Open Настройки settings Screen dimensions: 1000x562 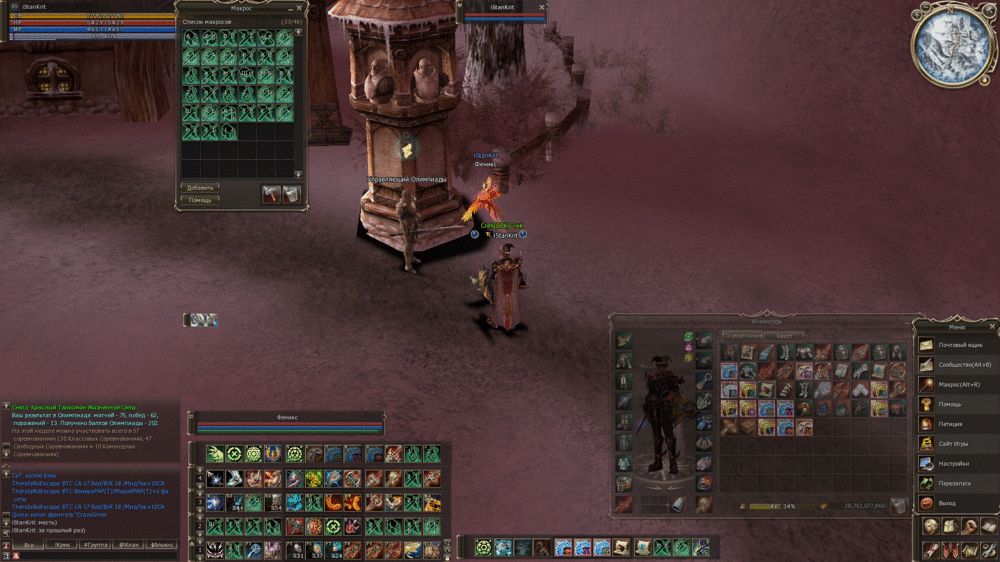click(x=953, y=463)
